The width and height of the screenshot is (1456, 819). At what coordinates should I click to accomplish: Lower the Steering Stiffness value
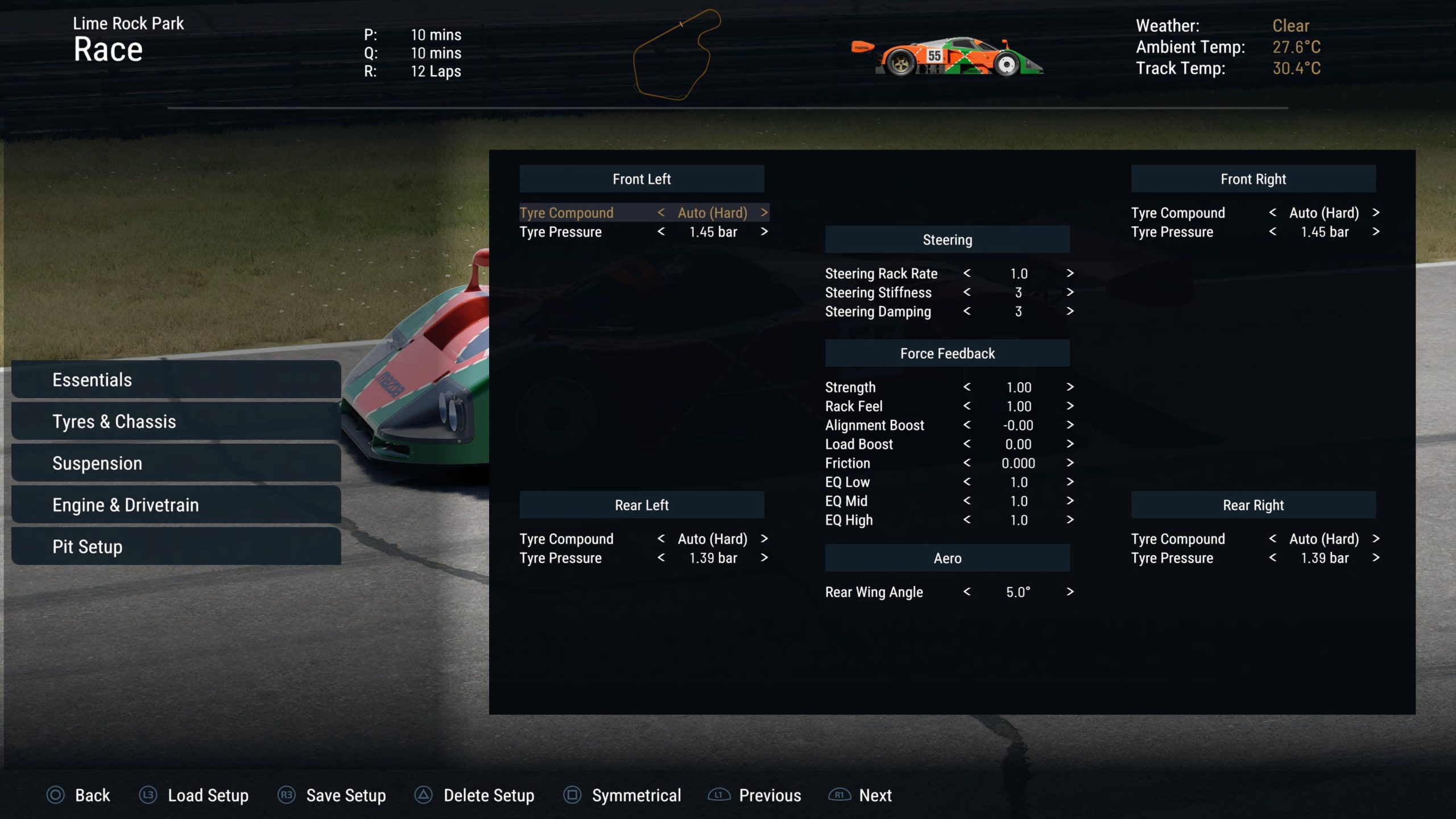pos(967,292)
